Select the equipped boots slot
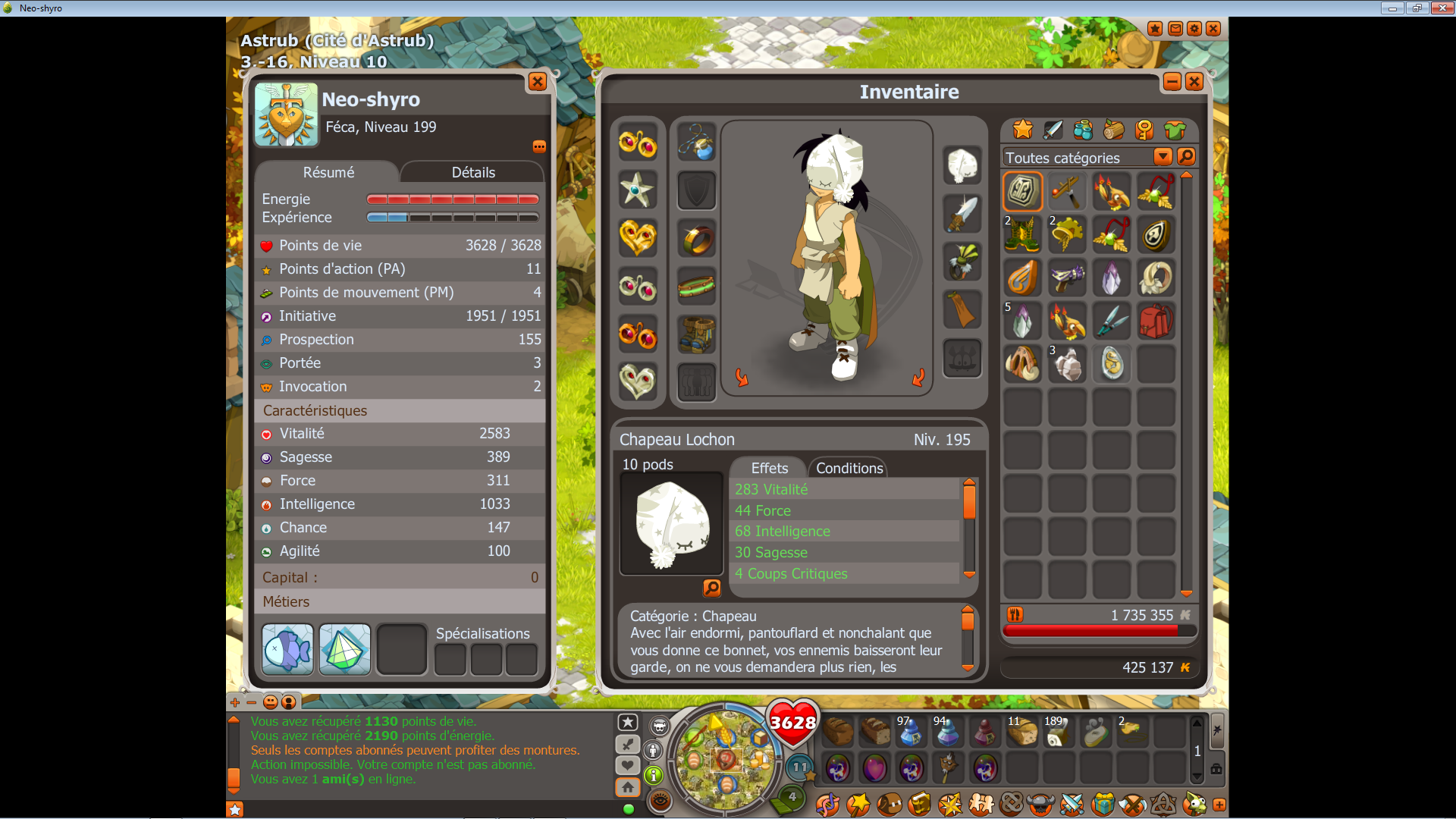Image resolution: width=1456 pixels, height=819 pixels. [696, 334]
